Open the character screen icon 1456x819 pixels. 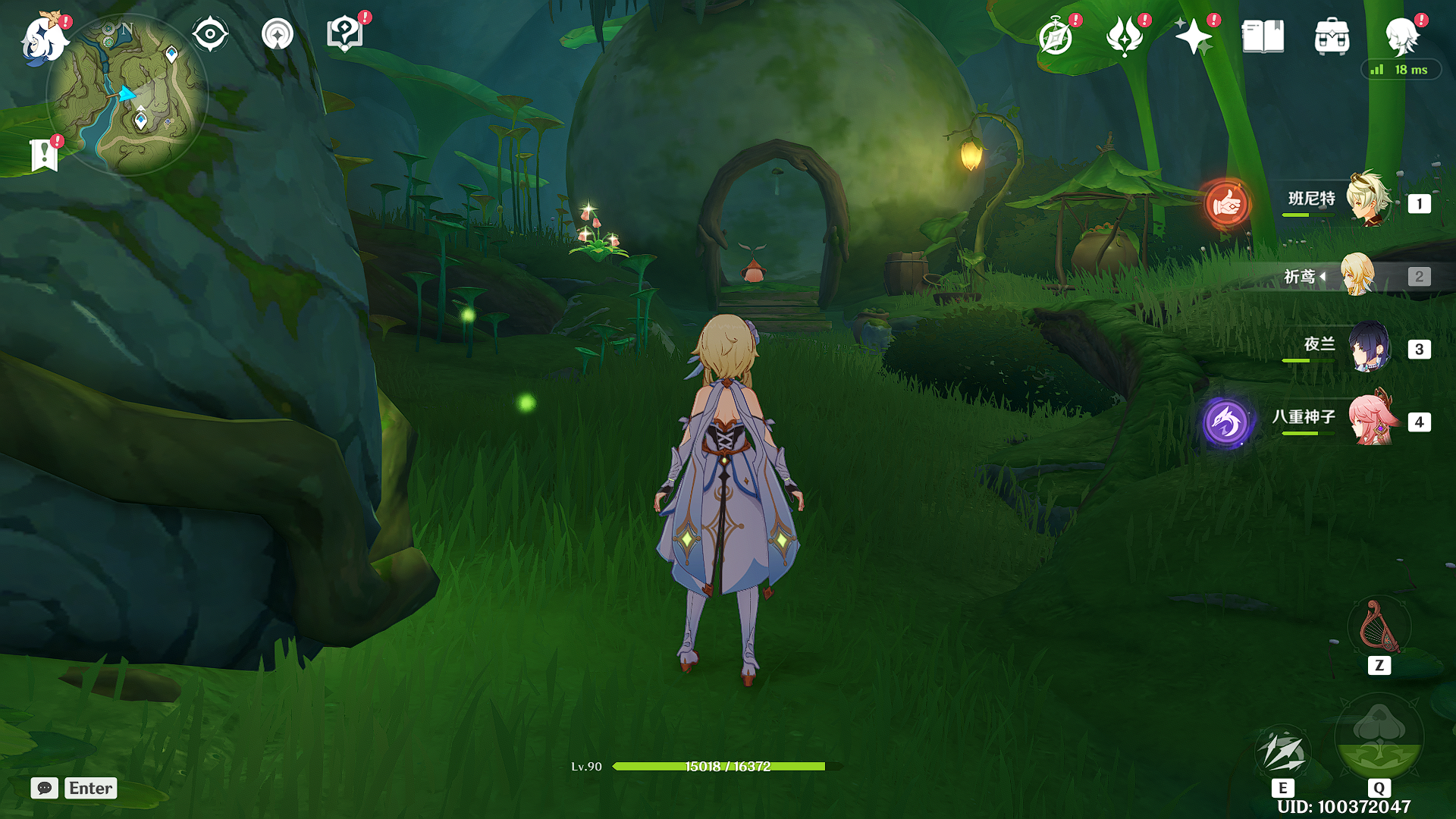1401,36
